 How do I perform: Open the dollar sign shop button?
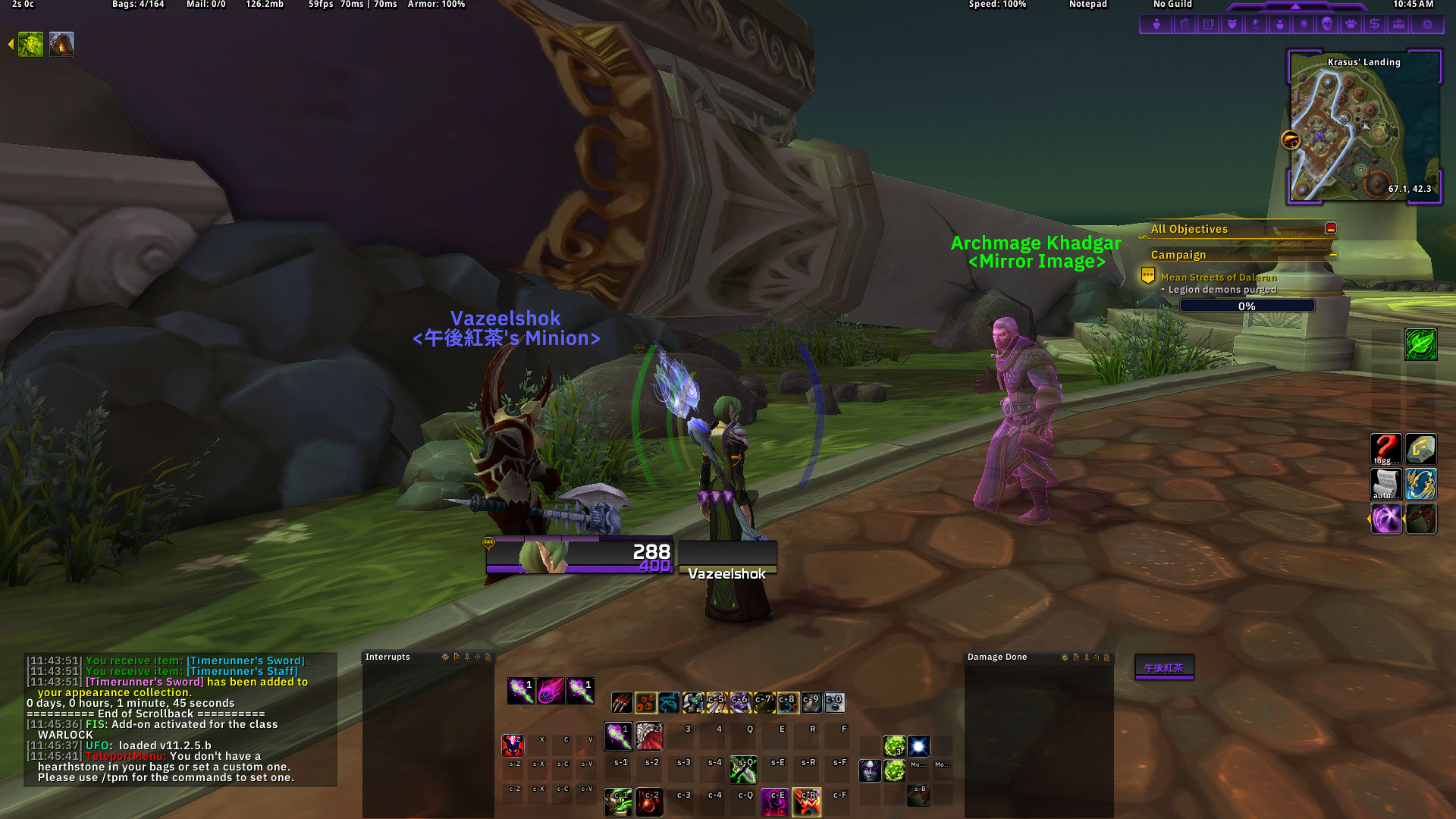(1374, 24)
